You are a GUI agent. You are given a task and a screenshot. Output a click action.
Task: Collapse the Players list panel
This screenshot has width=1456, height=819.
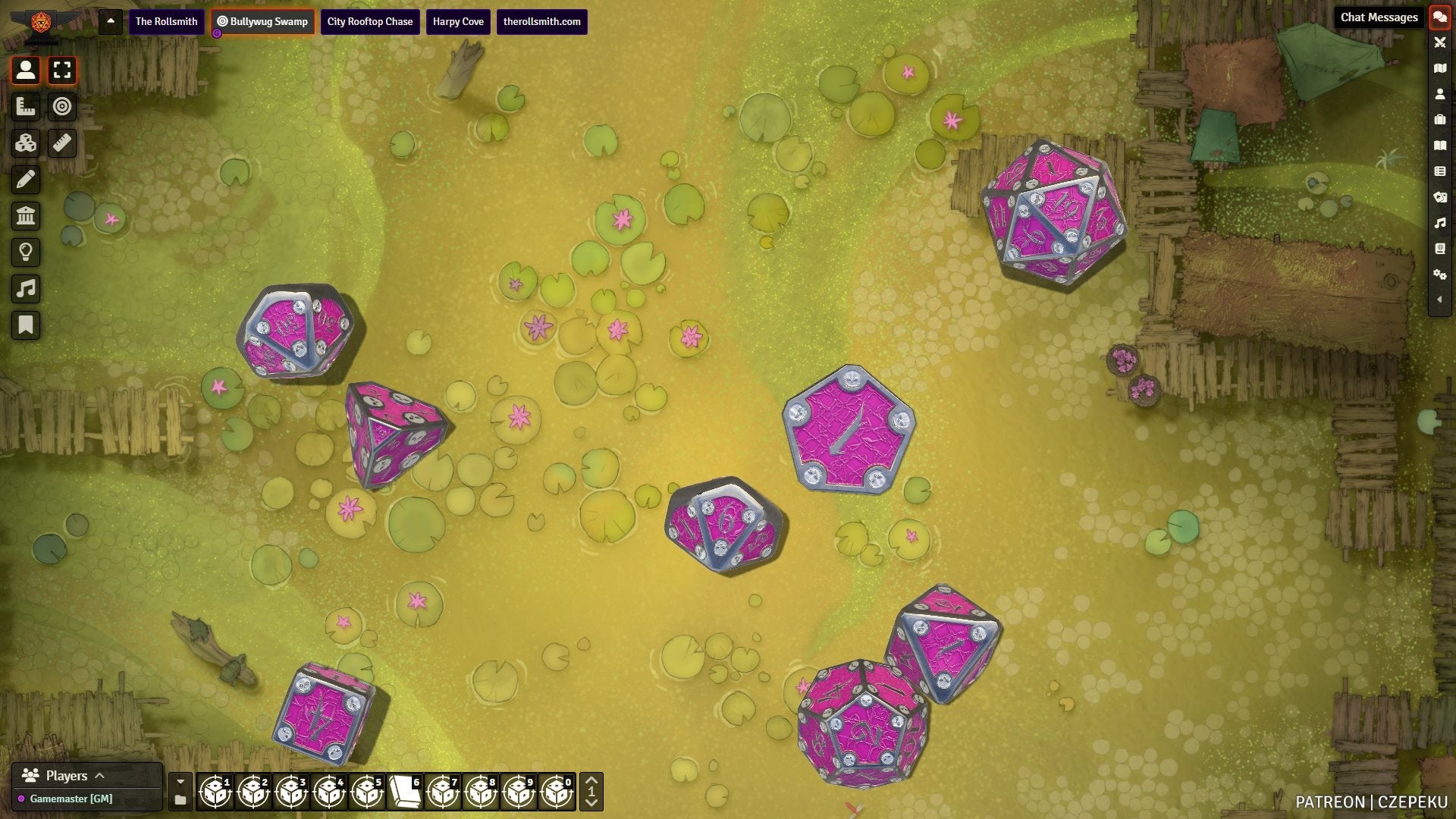pyautogui.click(x=99, y=776)
